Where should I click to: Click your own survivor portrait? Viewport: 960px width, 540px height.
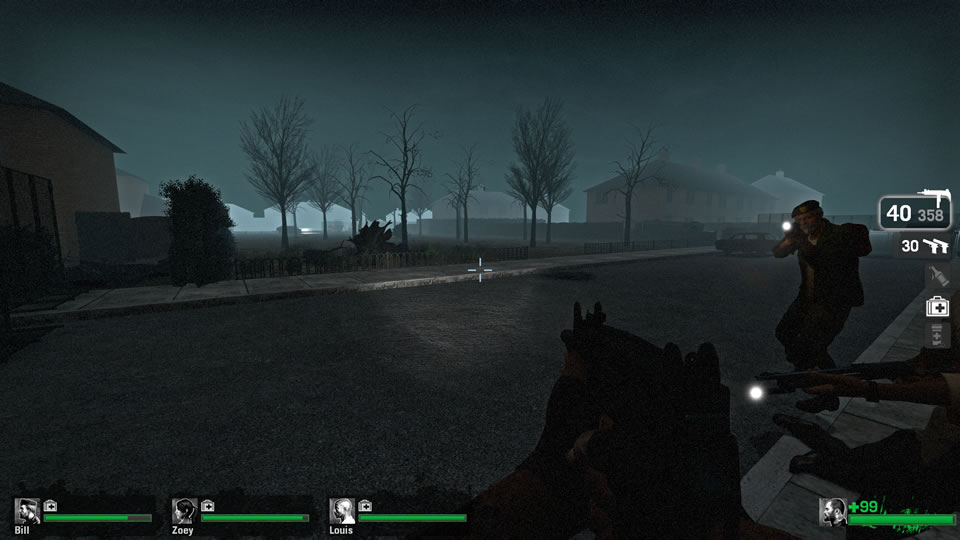click(x=833, y=512)
